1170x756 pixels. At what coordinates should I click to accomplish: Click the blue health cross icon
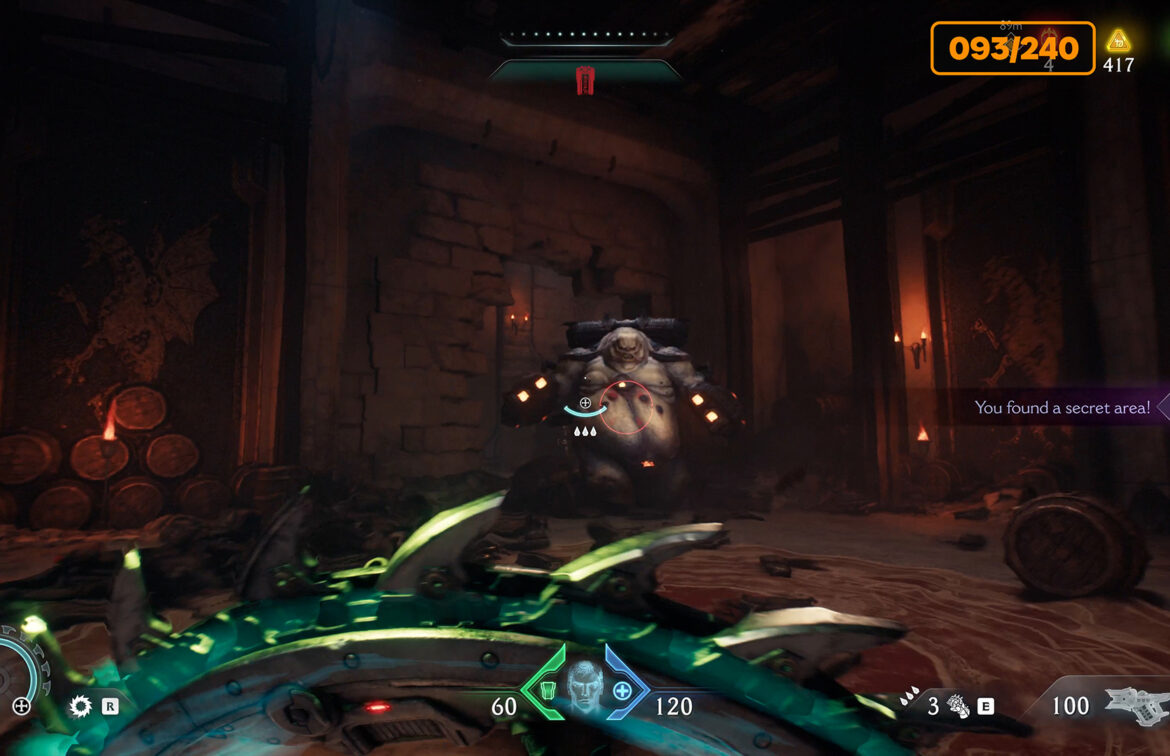click(622, 690)
